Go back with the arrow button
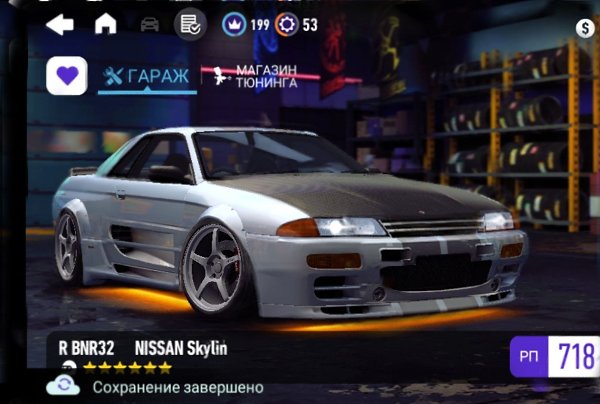Screen dimensions: 600x404 point(60,24)
